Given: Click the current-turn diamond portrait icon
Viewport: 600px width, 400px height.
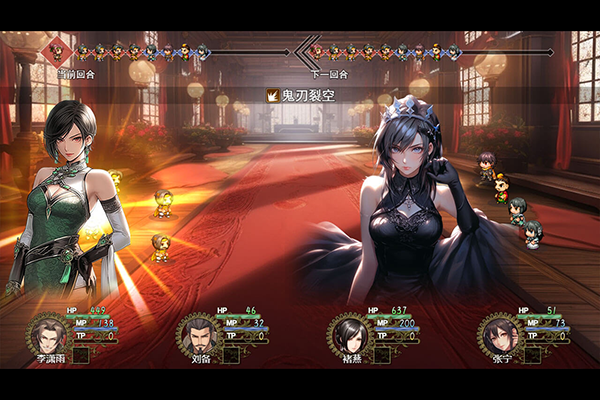Looking at the screenshot, I should [x=58, y=50].
